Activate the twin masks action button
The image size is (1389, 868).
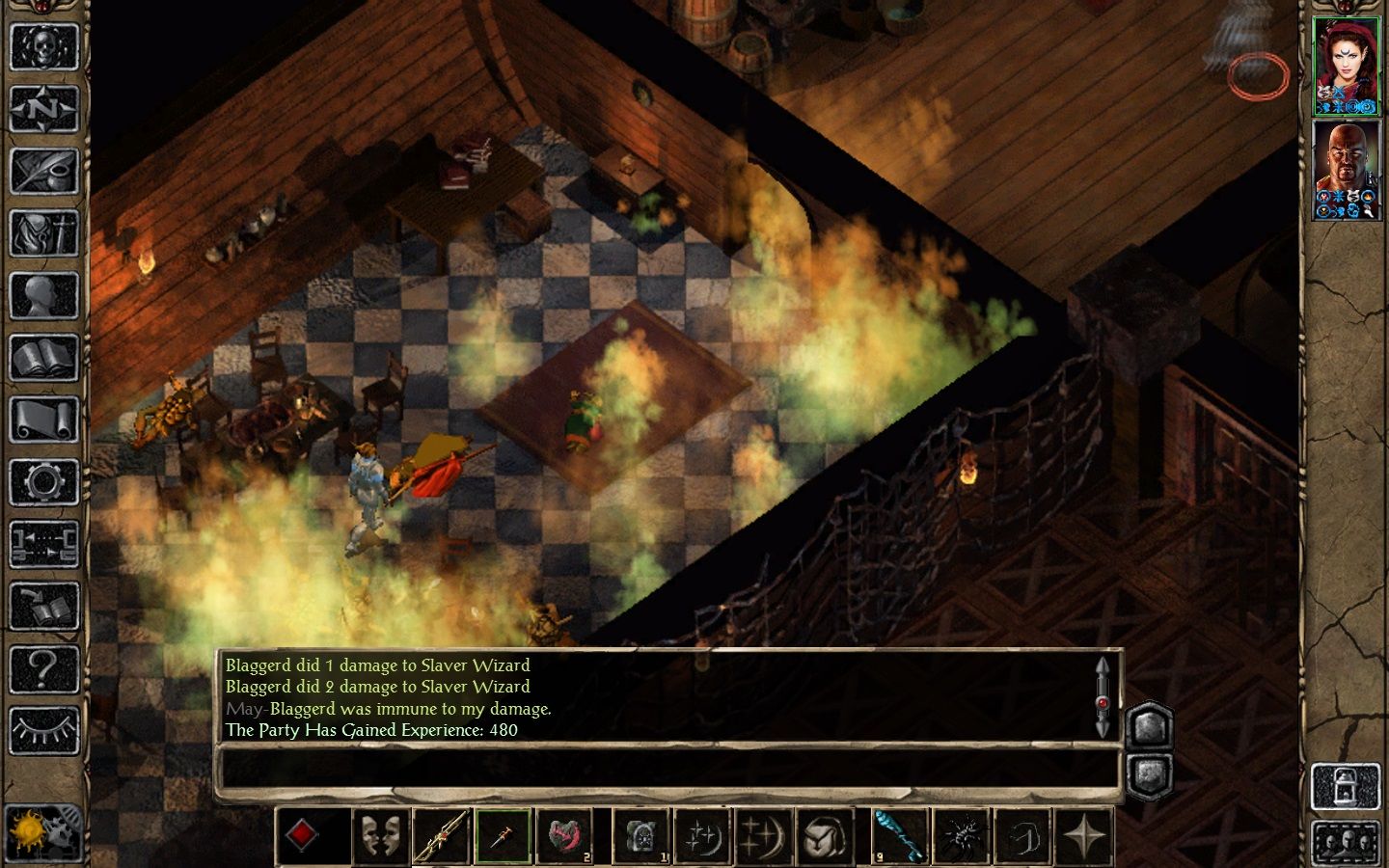[380, 835]
